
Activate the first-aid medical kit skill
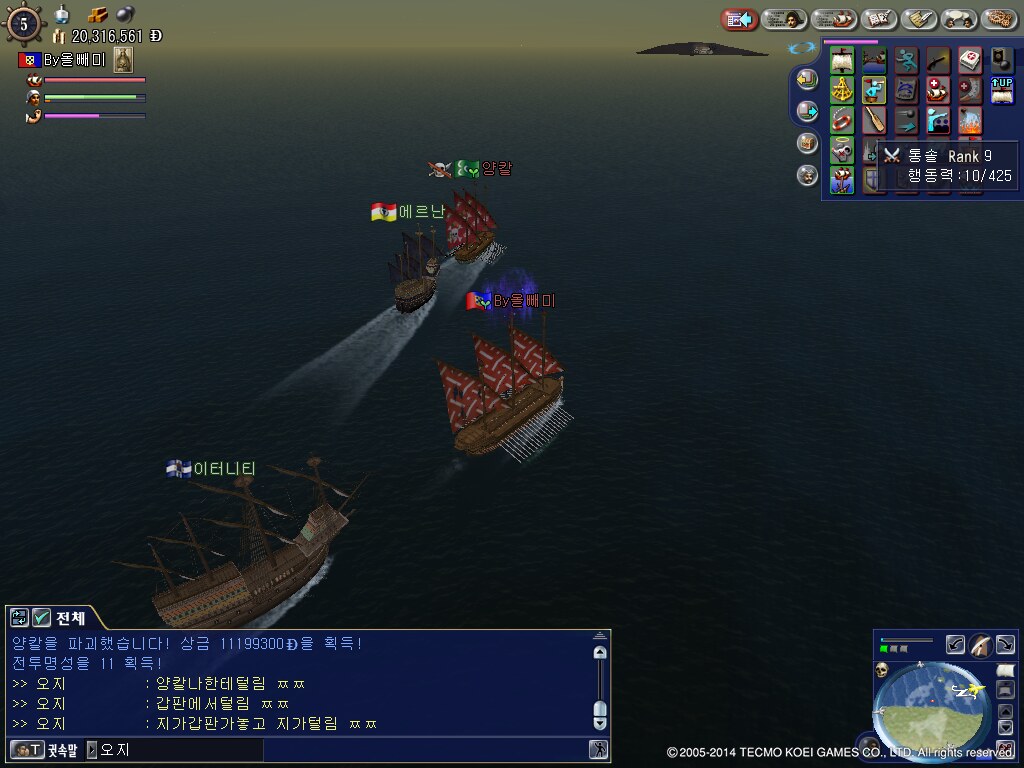970,60
